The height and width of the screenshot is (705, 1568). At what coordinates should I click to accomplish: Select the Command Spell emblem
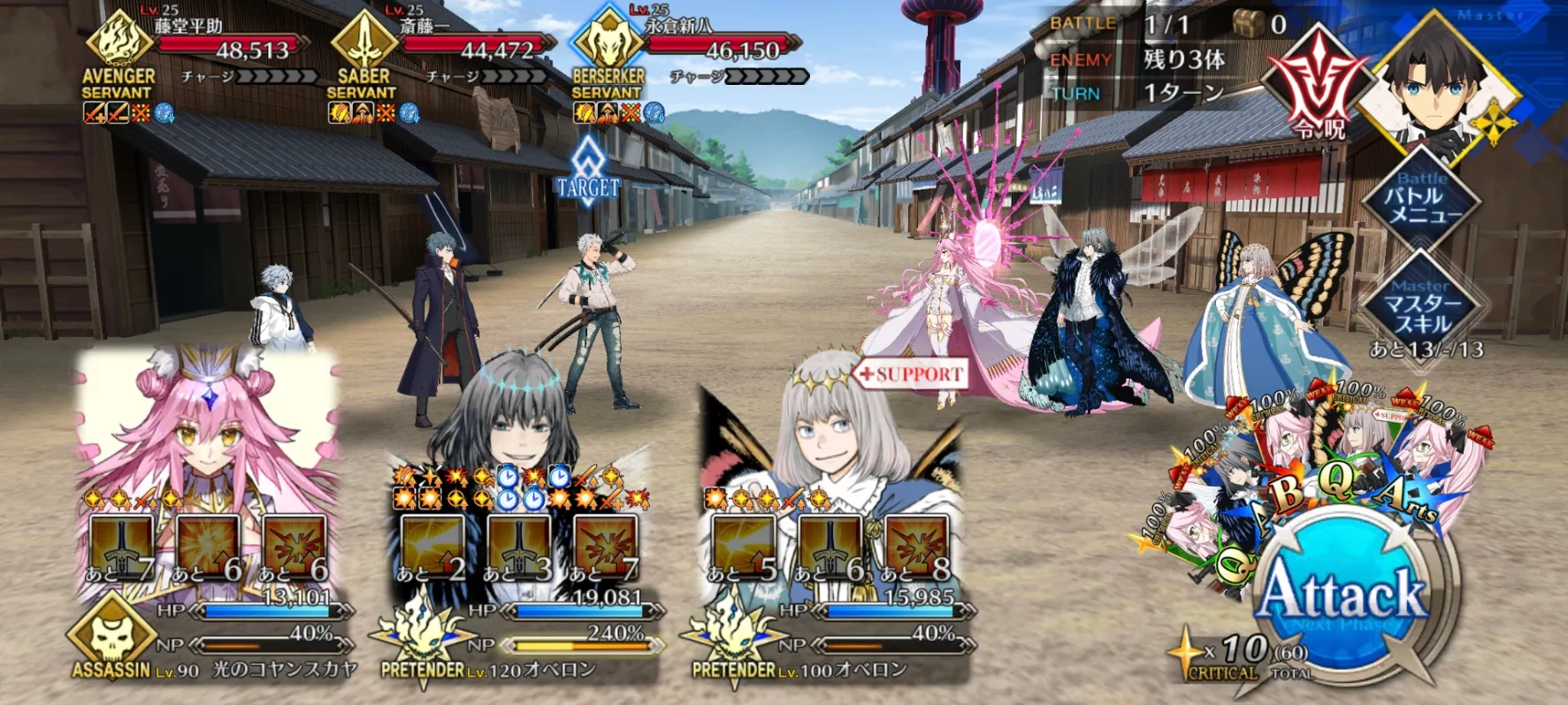click(1318, 84)
